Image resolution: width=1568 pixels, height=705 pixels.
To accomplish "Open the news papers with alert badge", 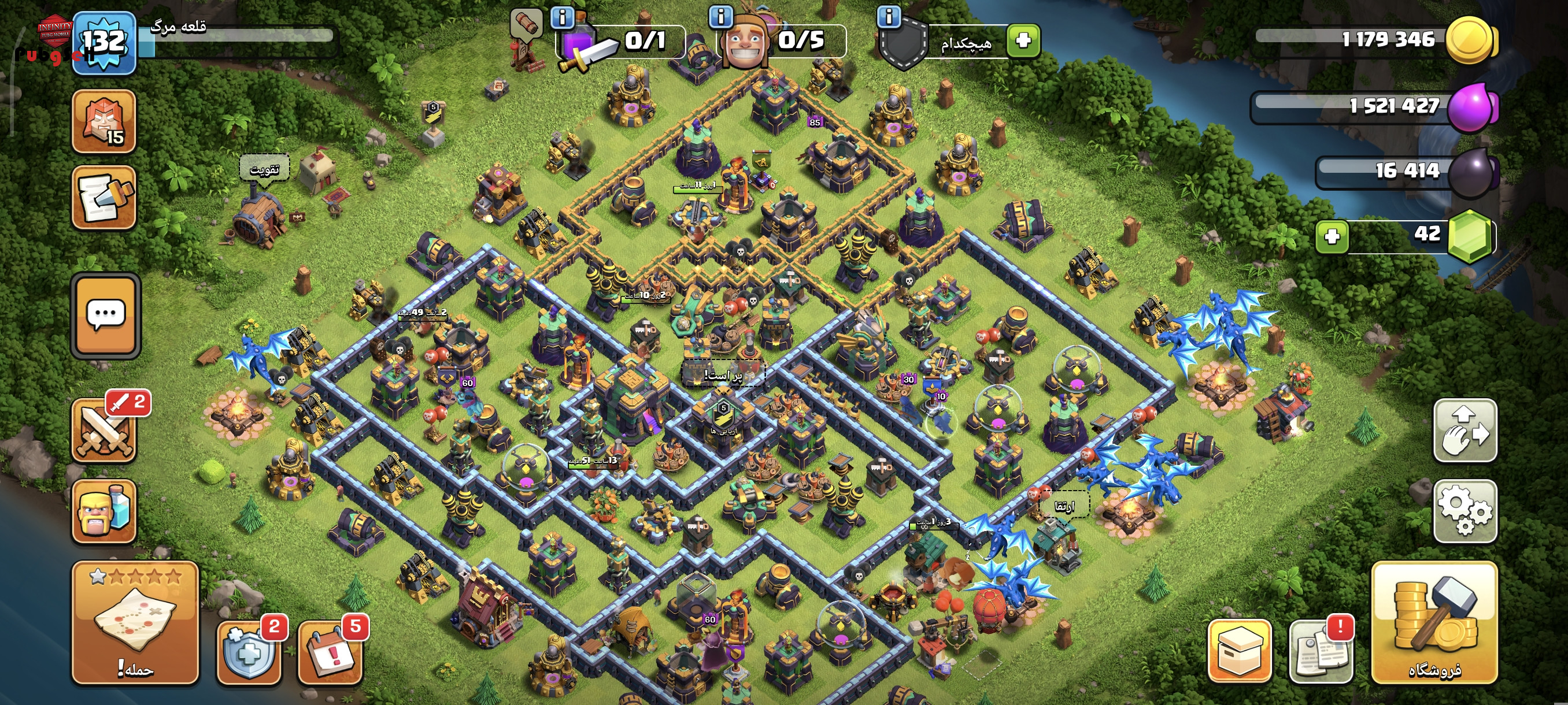I will 1321,652.
